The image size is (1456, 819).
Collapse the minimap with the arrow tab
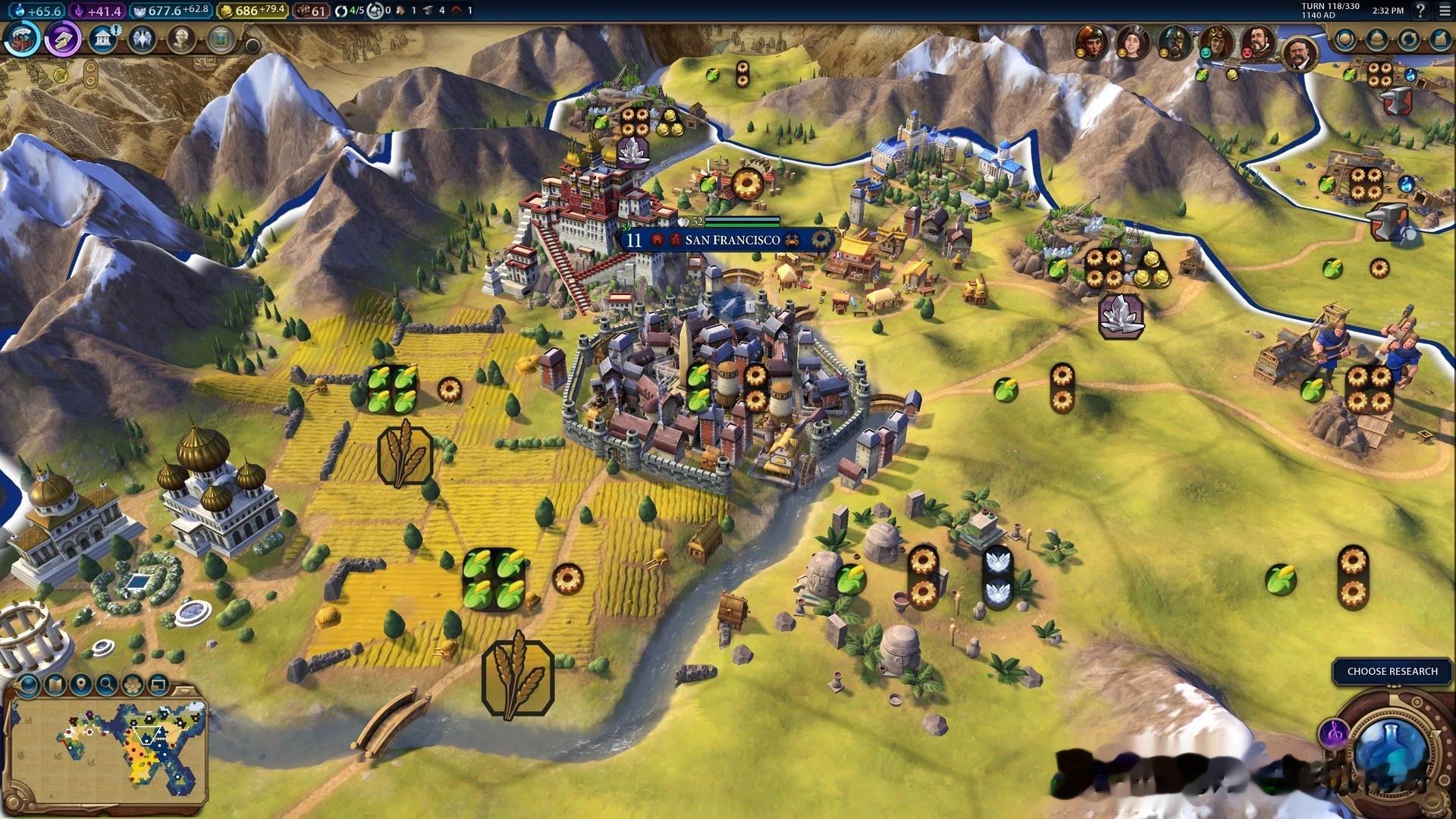coord(187,689)
